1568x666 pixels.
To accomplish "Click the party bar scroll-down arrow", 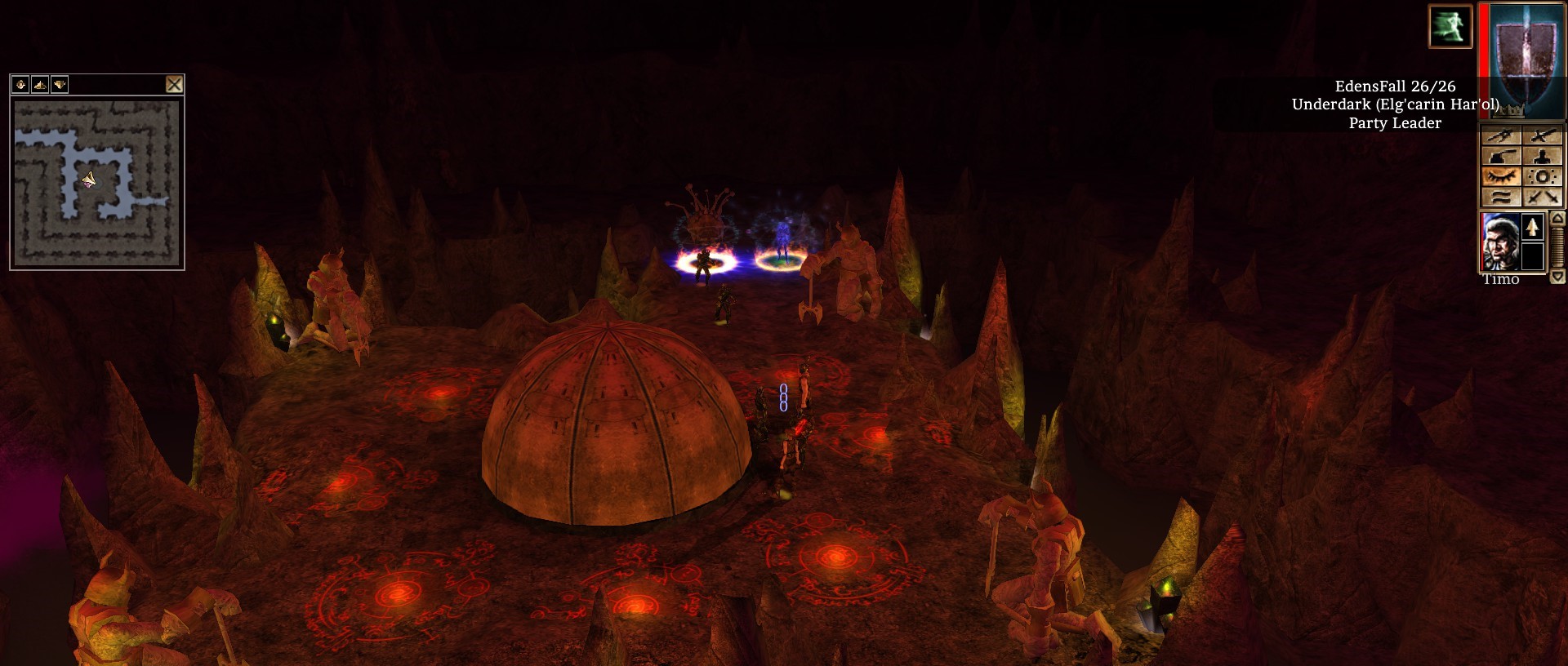I will (1557, 277).
